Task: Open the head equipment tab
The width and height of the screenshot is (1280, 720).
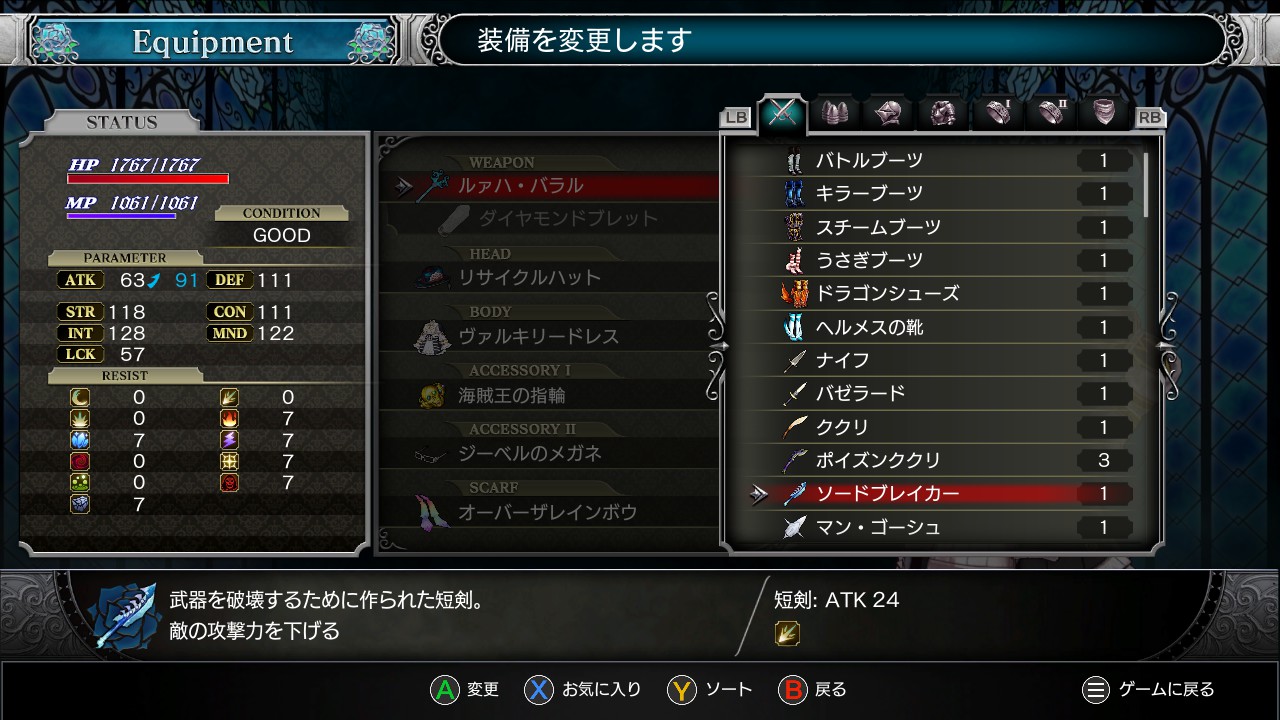Action: [889, 114]
